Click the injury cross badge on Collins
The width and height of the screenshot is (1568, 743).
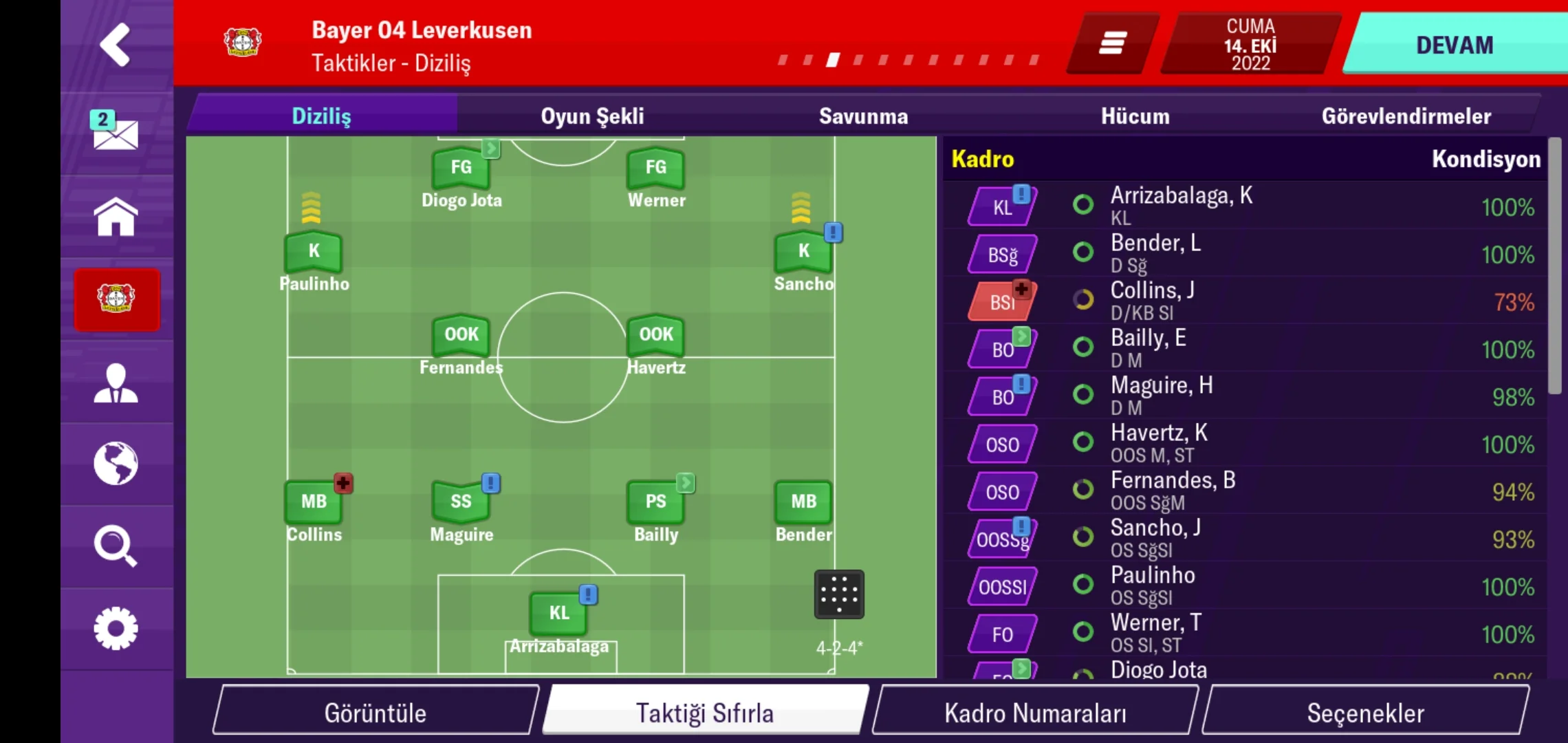pos(343,484)
